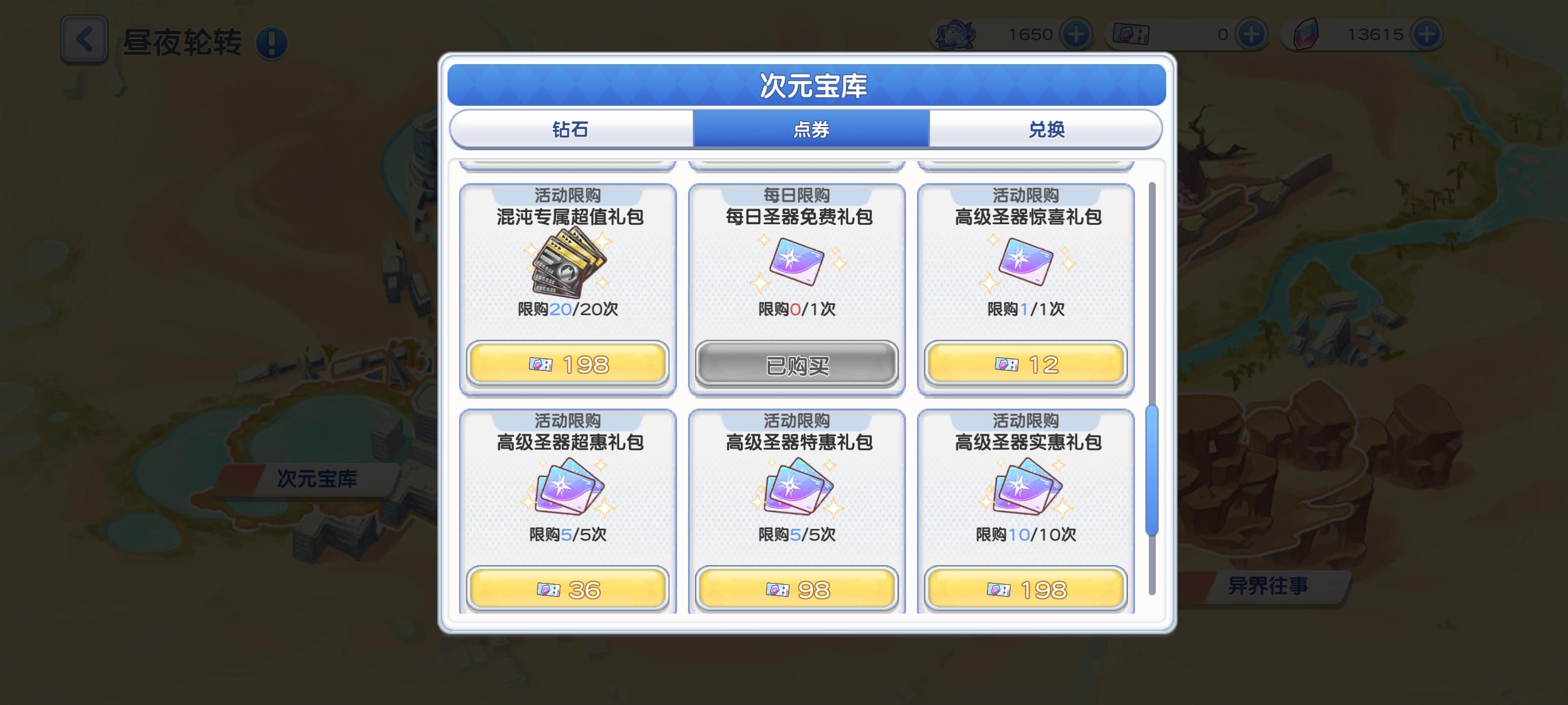Click the plus button beside the 1650 currency

1079,34
